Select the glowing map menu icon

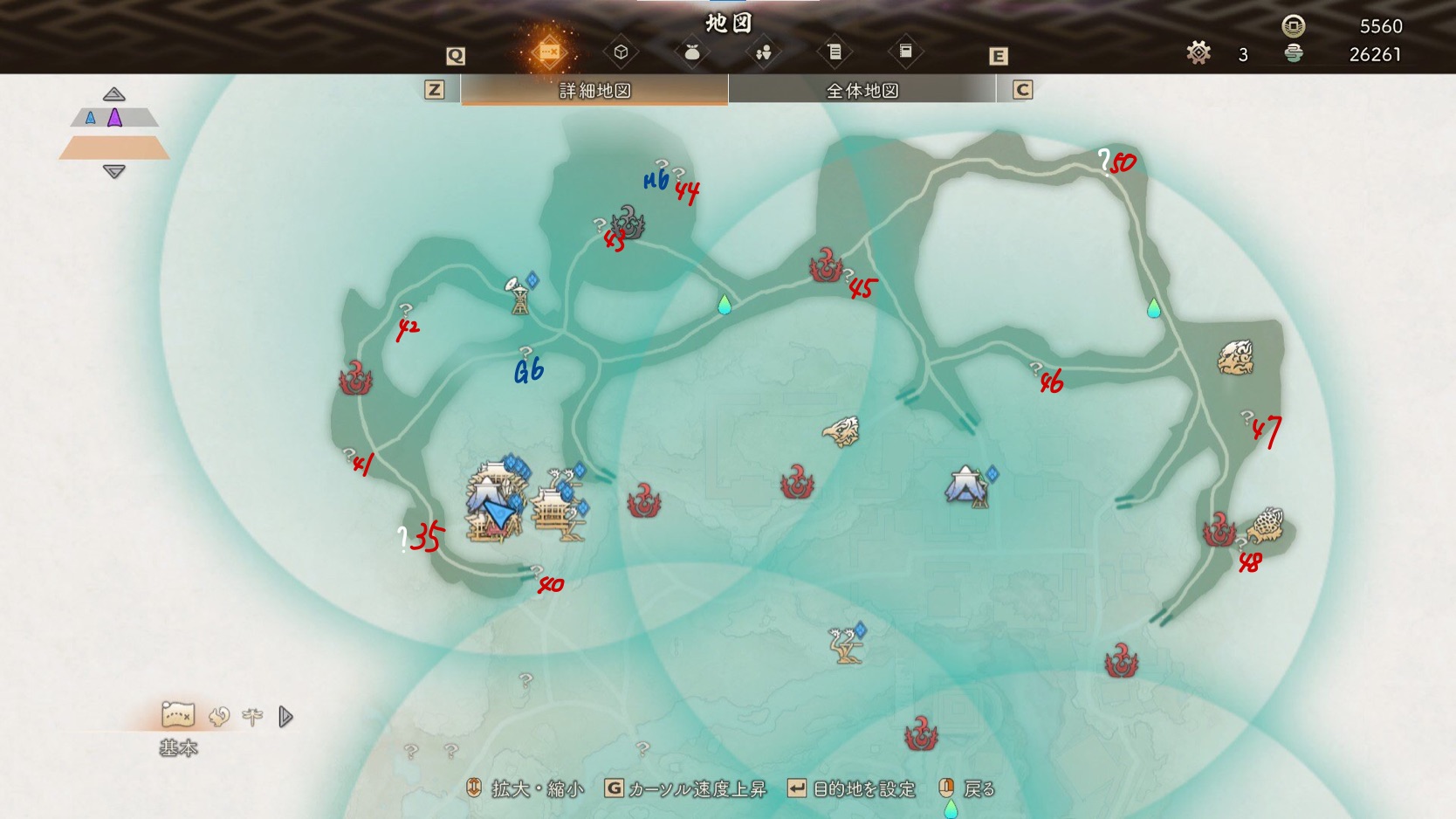[549, 52]
